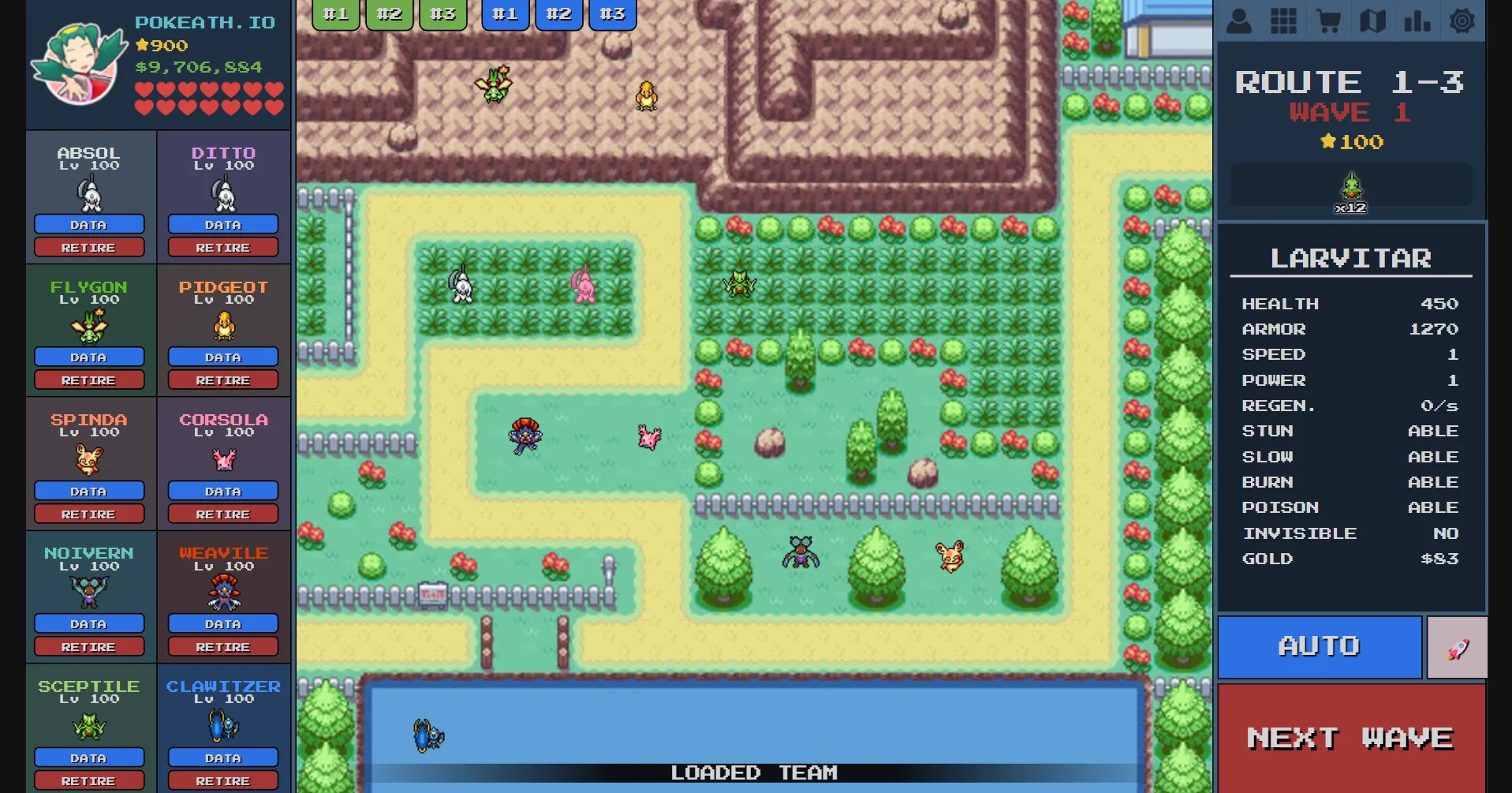
Task: Click the rocket speed-up icon
Action: [1458, 646]
